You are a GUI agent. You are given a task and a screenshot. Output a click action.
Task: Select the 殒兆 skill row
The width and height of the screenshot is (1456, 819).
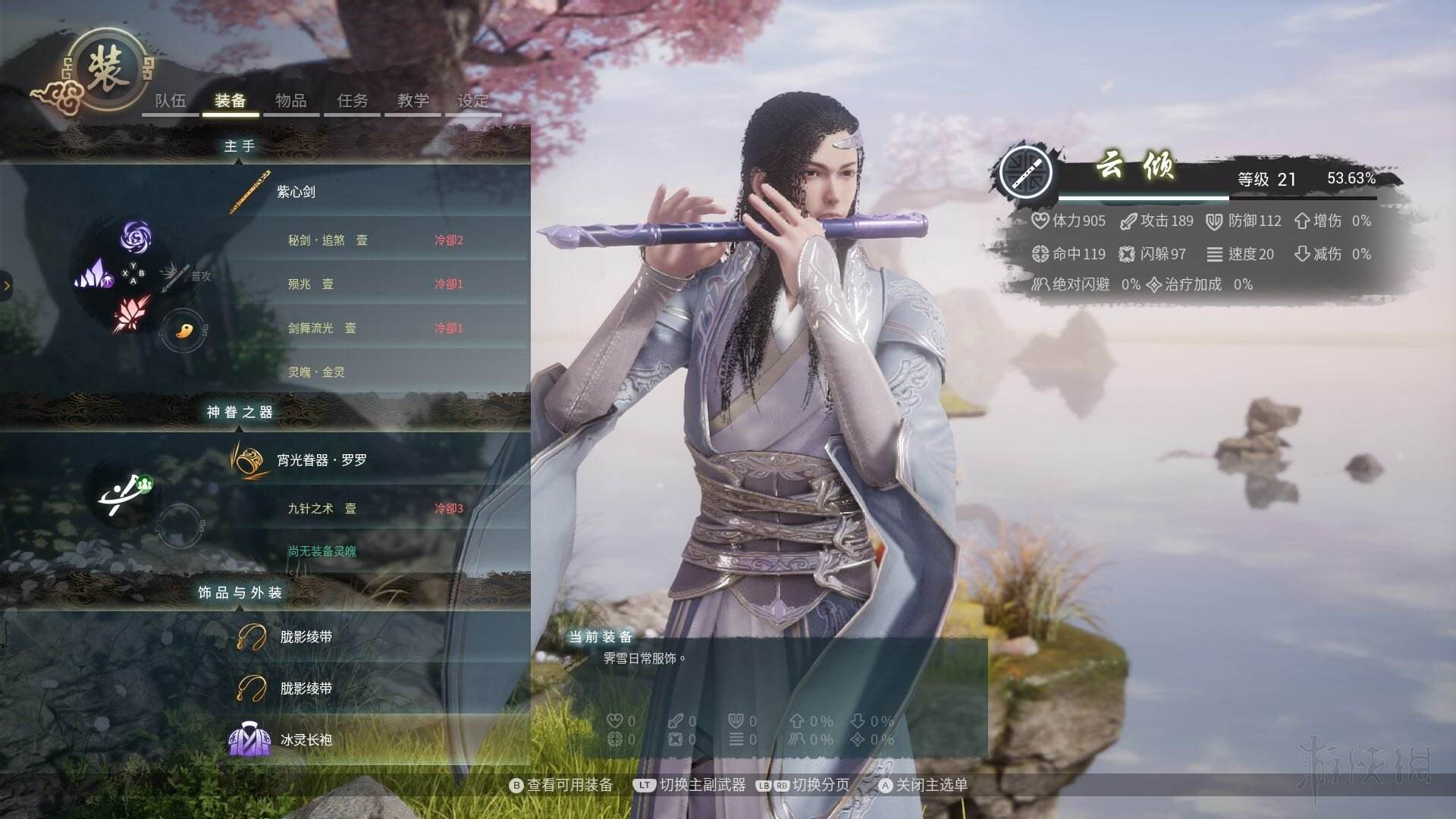point(310,284)
